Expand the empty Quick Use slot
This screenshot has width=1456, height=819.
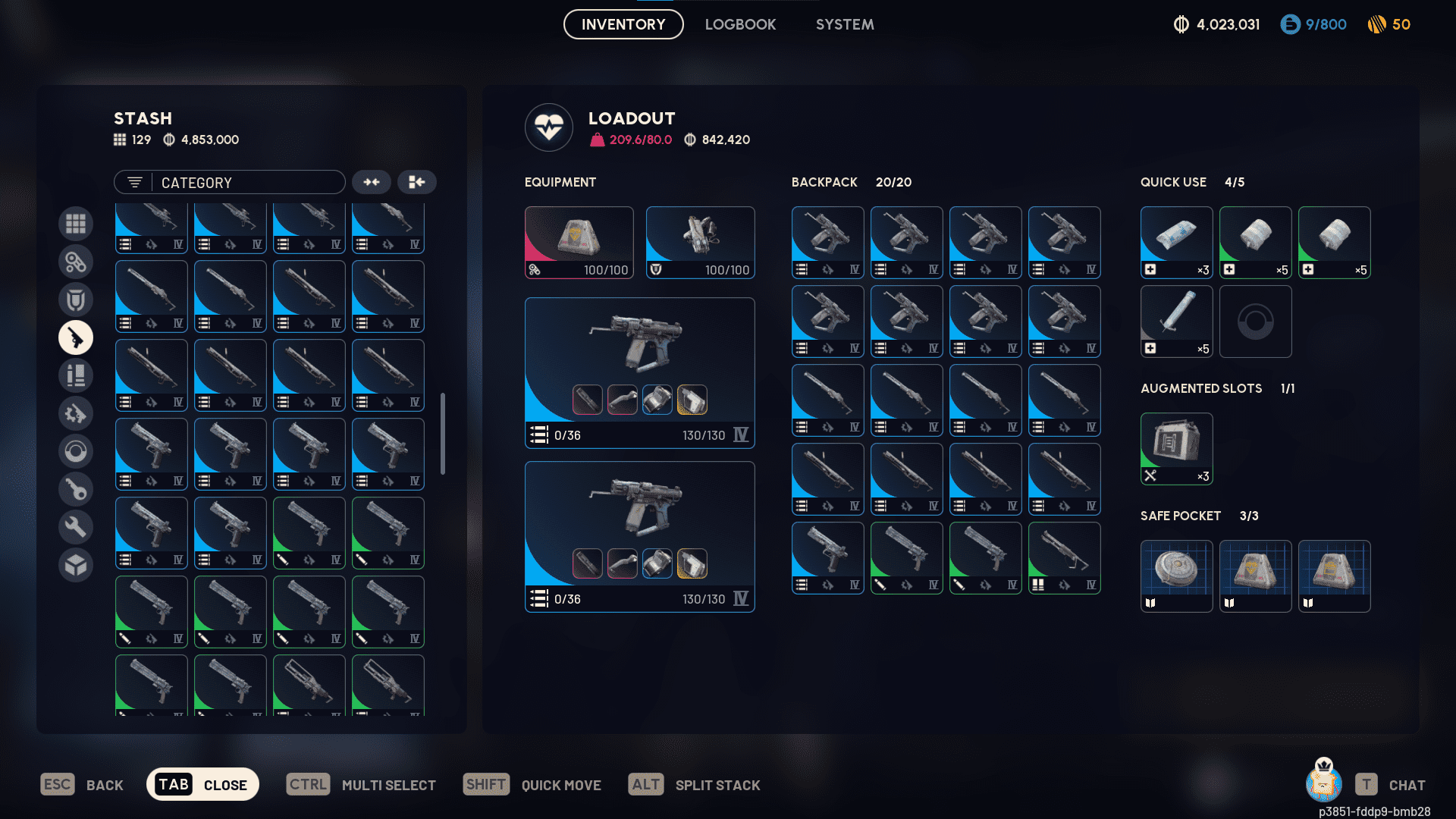(x=1255, y=322)
